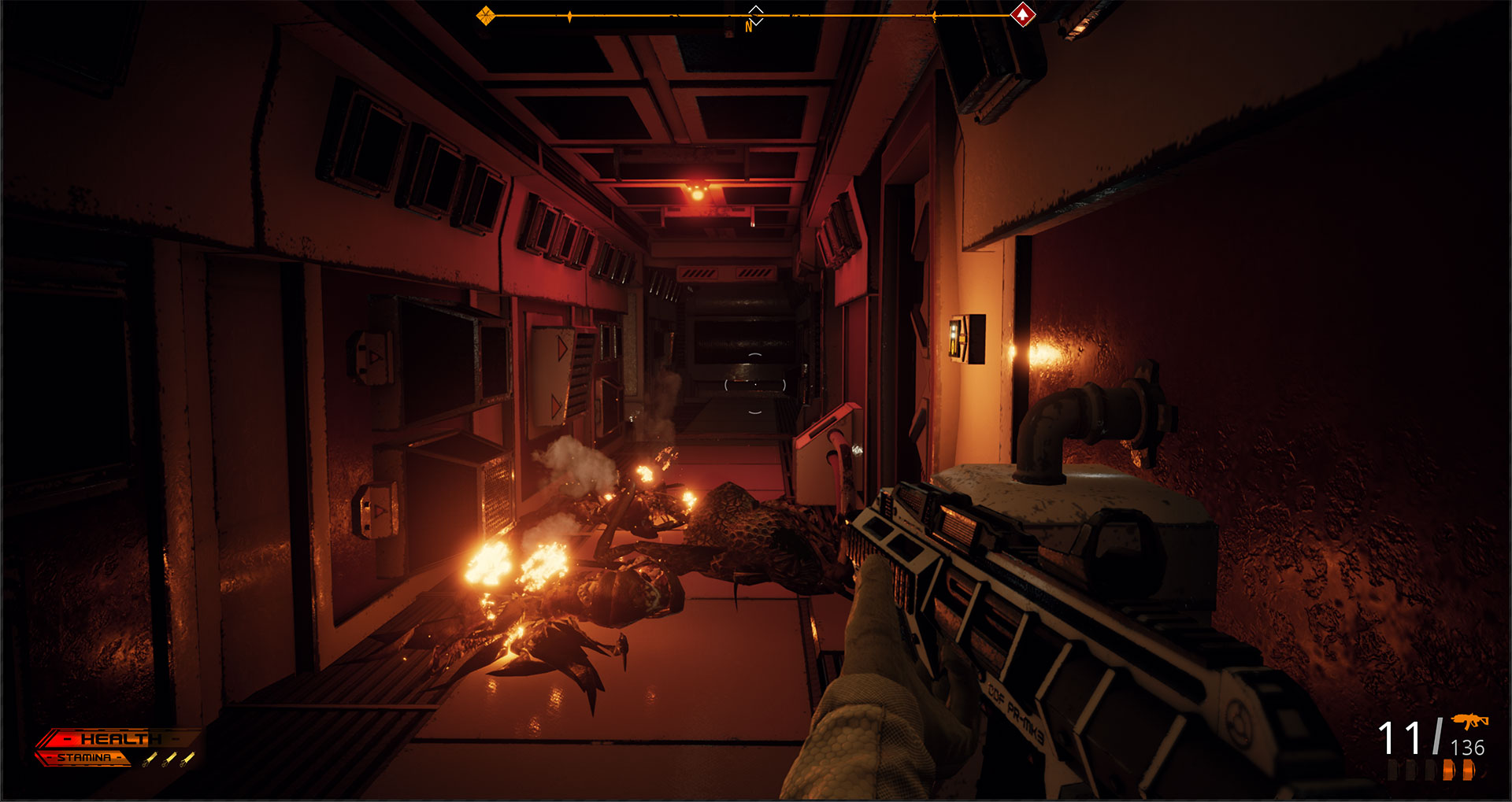Select the orange rifle weapon icon
Screen dimensions: 1512x802
[x=1469, y=721]
